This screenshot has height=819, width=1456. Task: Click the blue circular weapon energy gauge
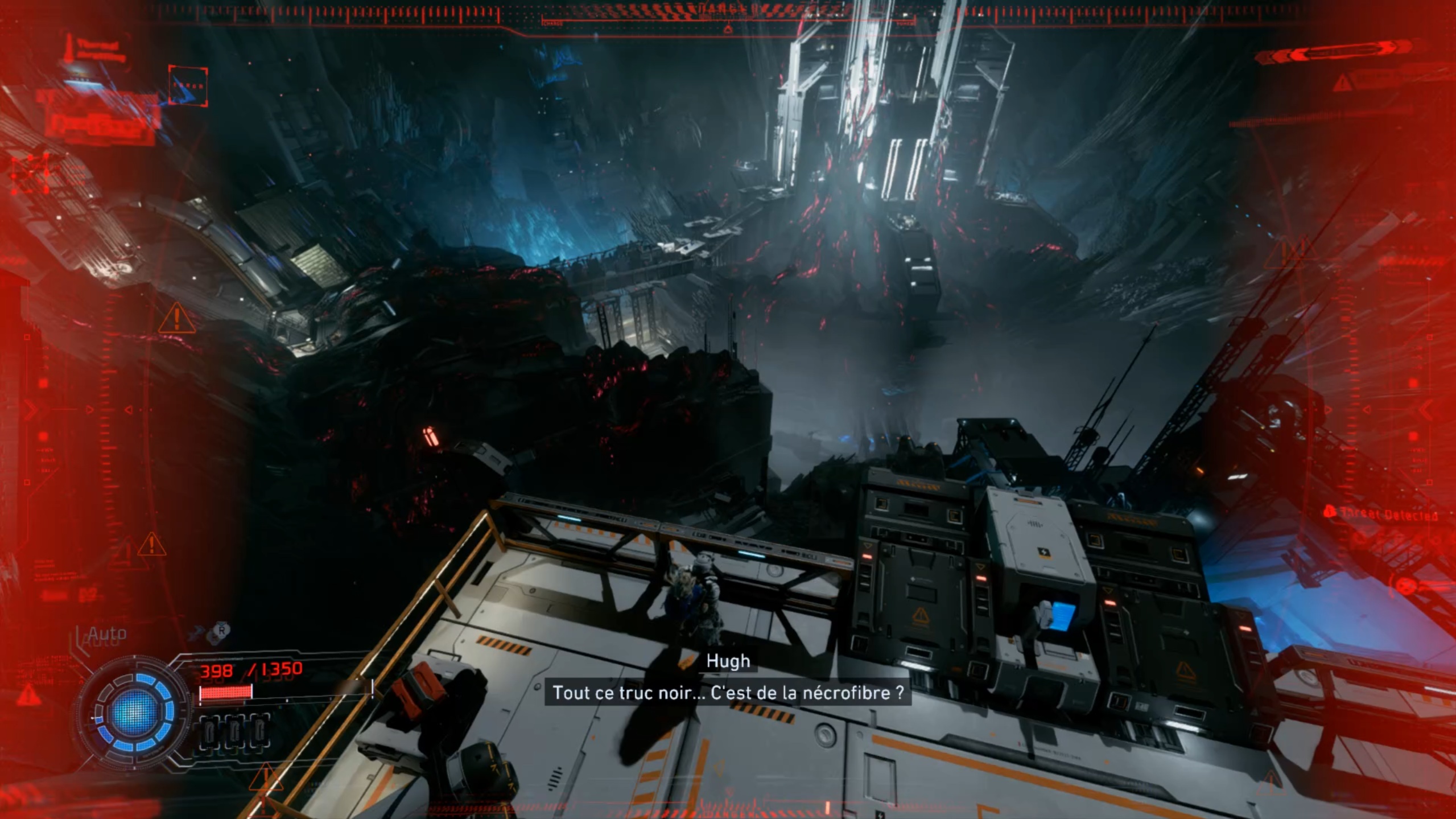pyautogui.click(x=134, y=710)
